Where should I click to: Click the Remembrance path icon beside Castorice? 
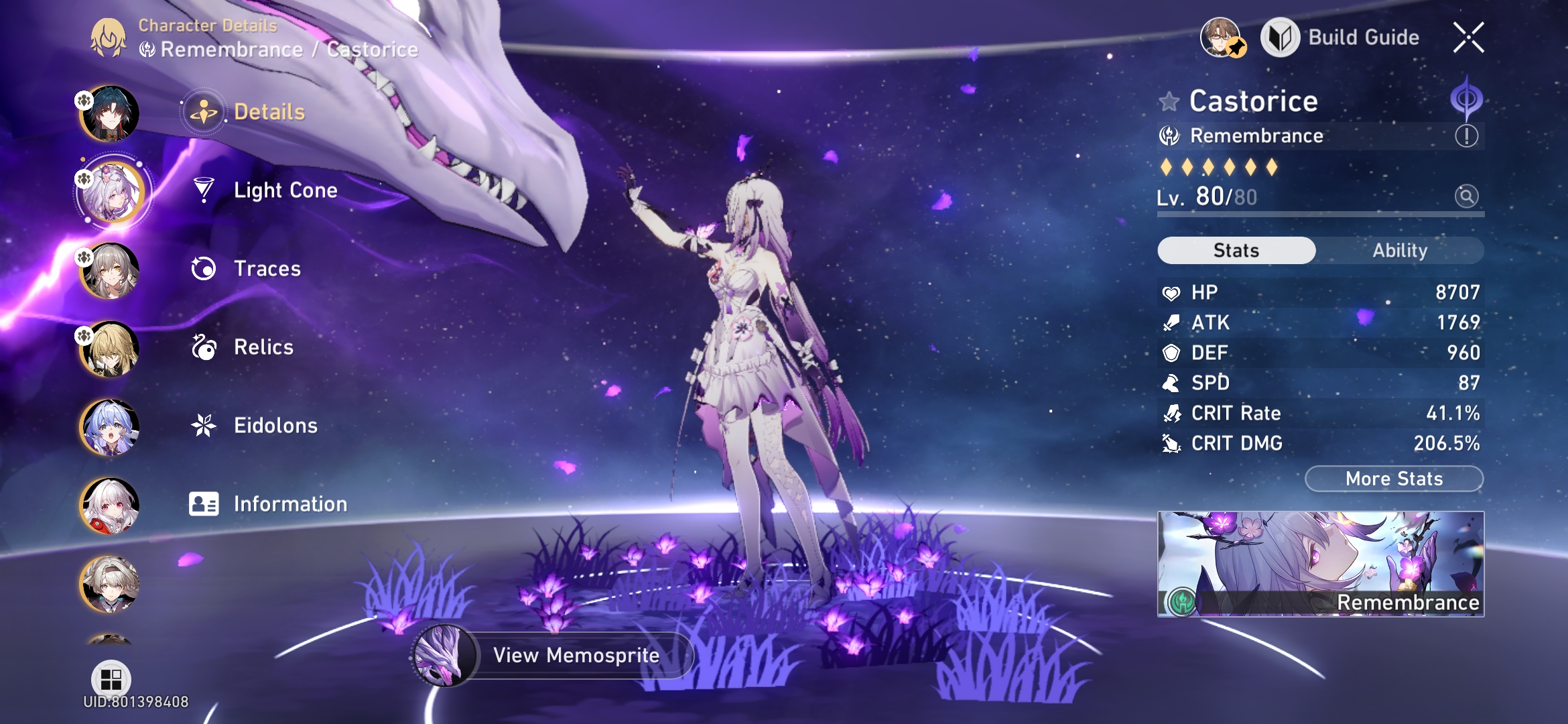point(1169,135)
